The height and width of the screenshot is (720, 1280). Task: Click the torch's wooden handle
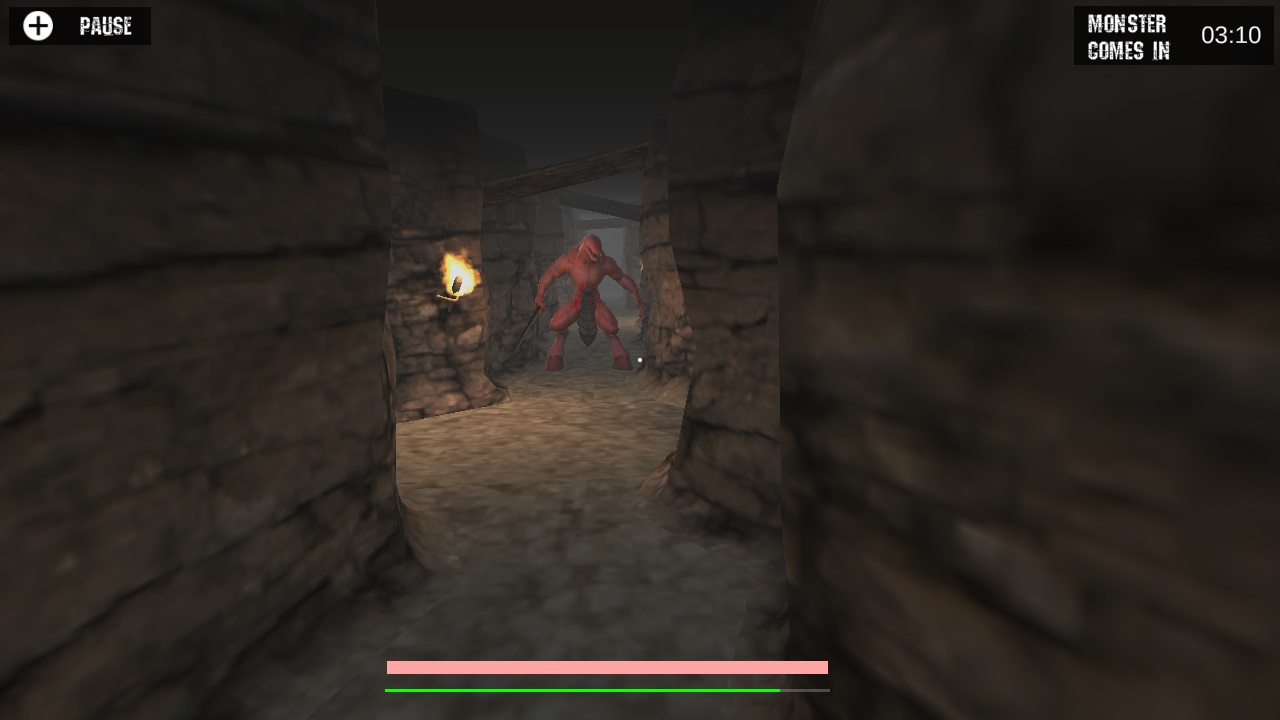tap(447, 299)
